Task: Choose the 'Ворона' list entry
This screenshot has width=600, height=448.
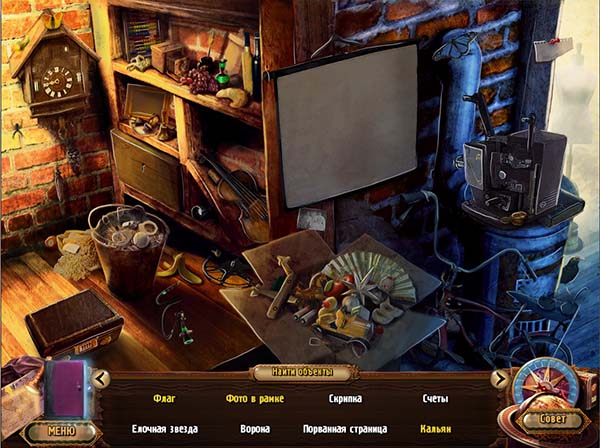Action: click(255, 428)
